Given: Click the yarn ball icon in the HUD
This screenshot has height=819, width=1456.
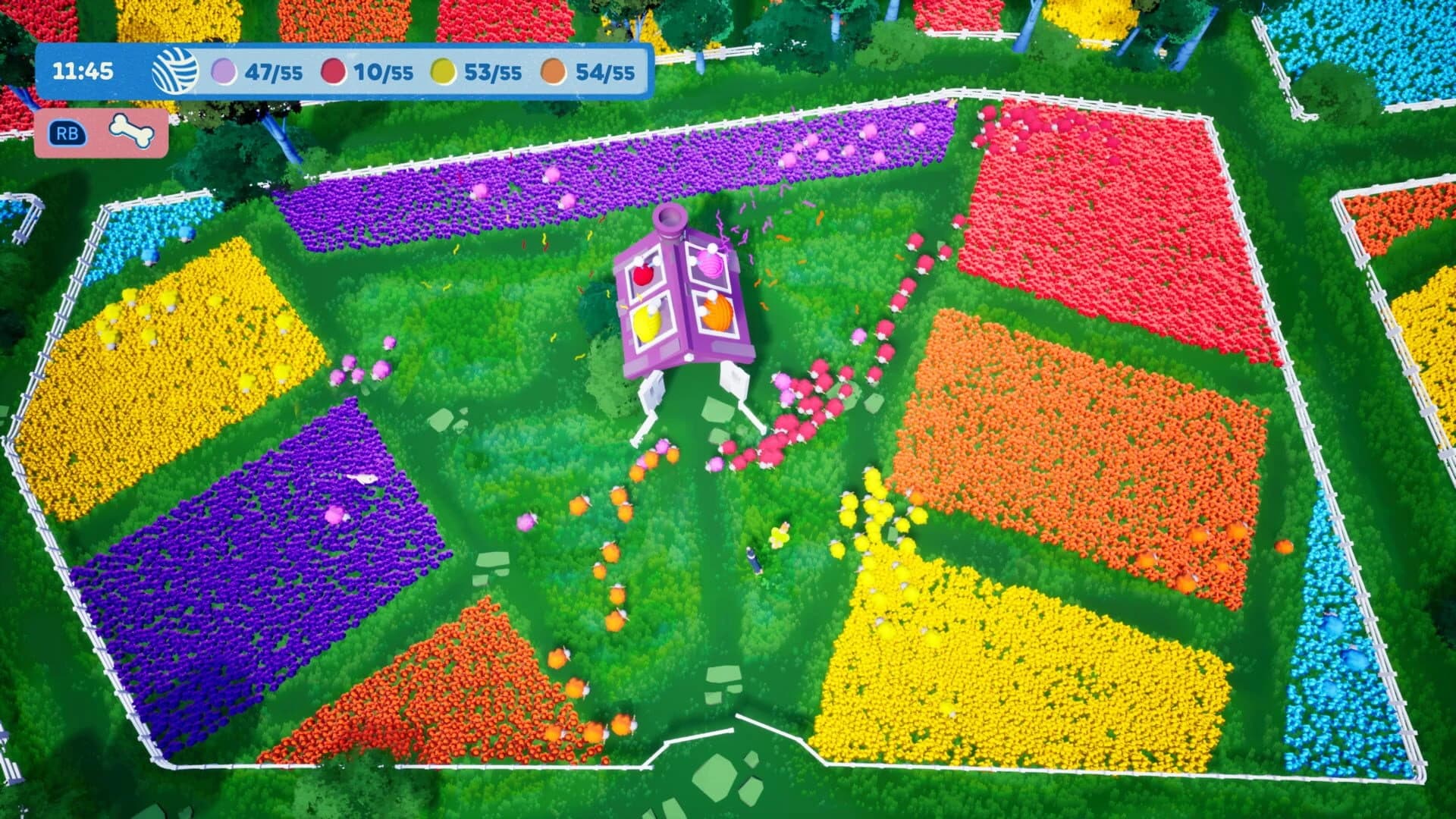Looking at the screenshot, I should pos(176,72).
